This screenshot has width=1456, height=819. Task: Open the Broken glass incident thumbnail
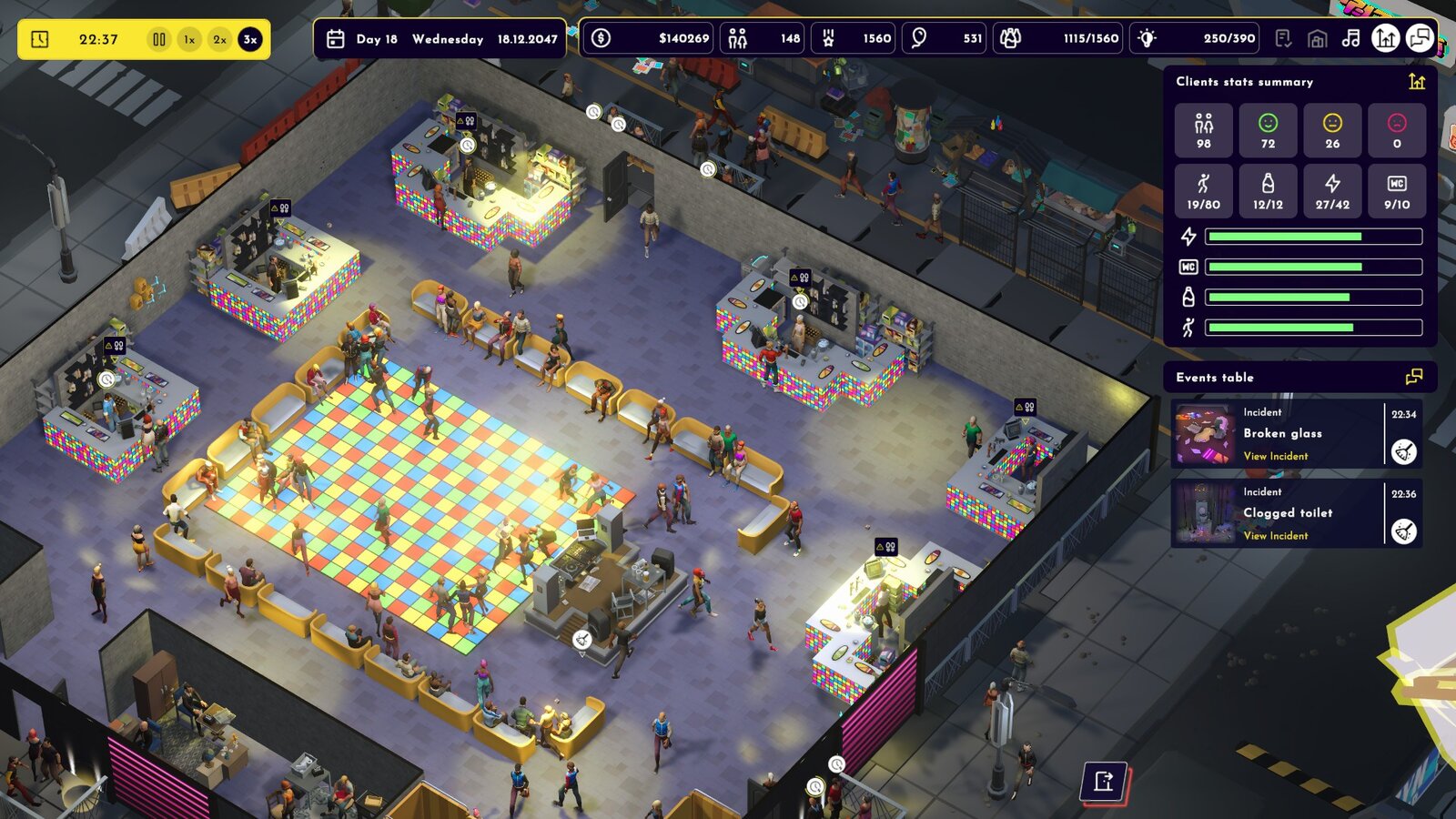point(1203,435)
